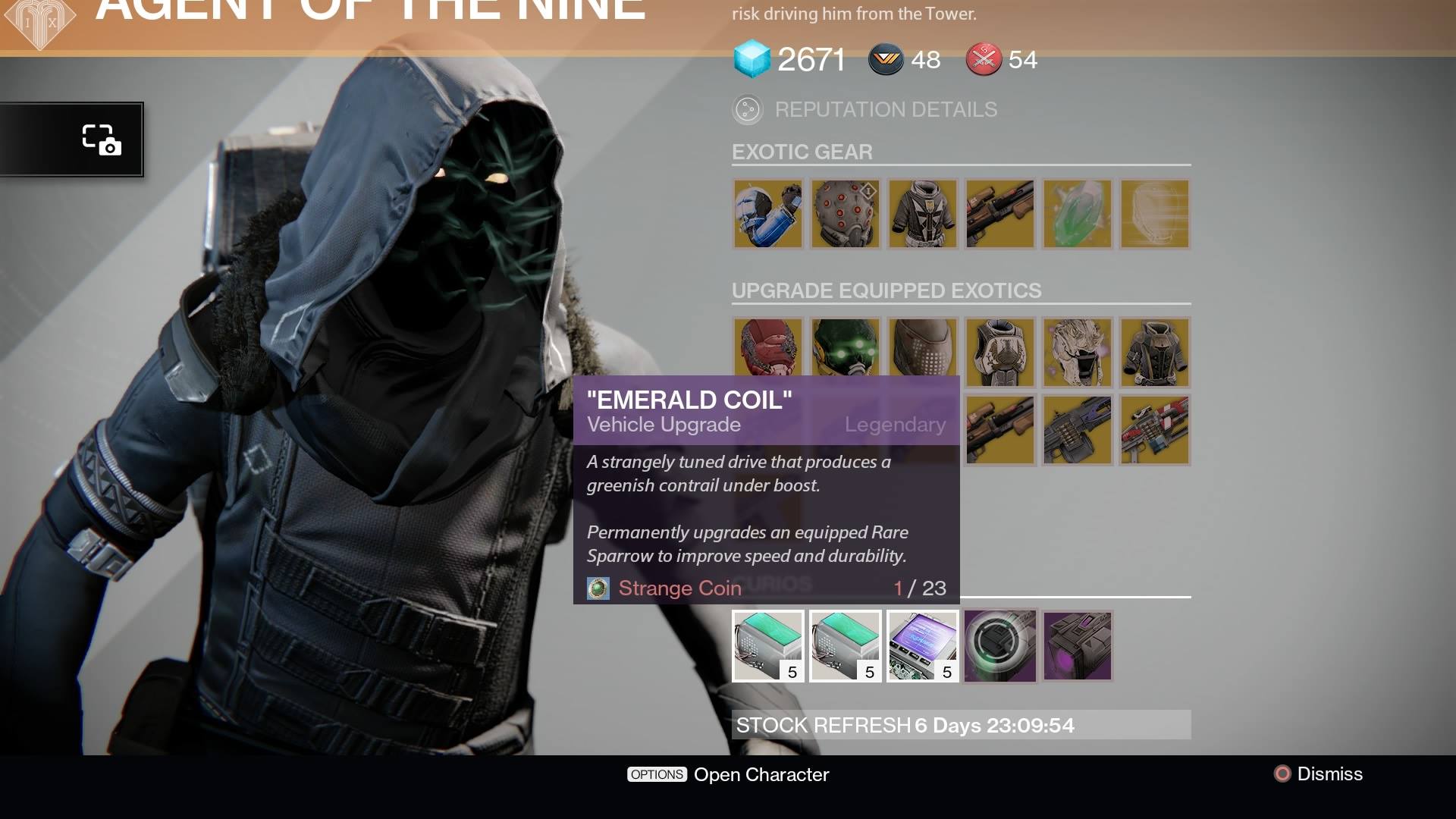This screenshot has height=819, width=1456.
Task: Open Reputation Details
Action: [x=884, y=109]
